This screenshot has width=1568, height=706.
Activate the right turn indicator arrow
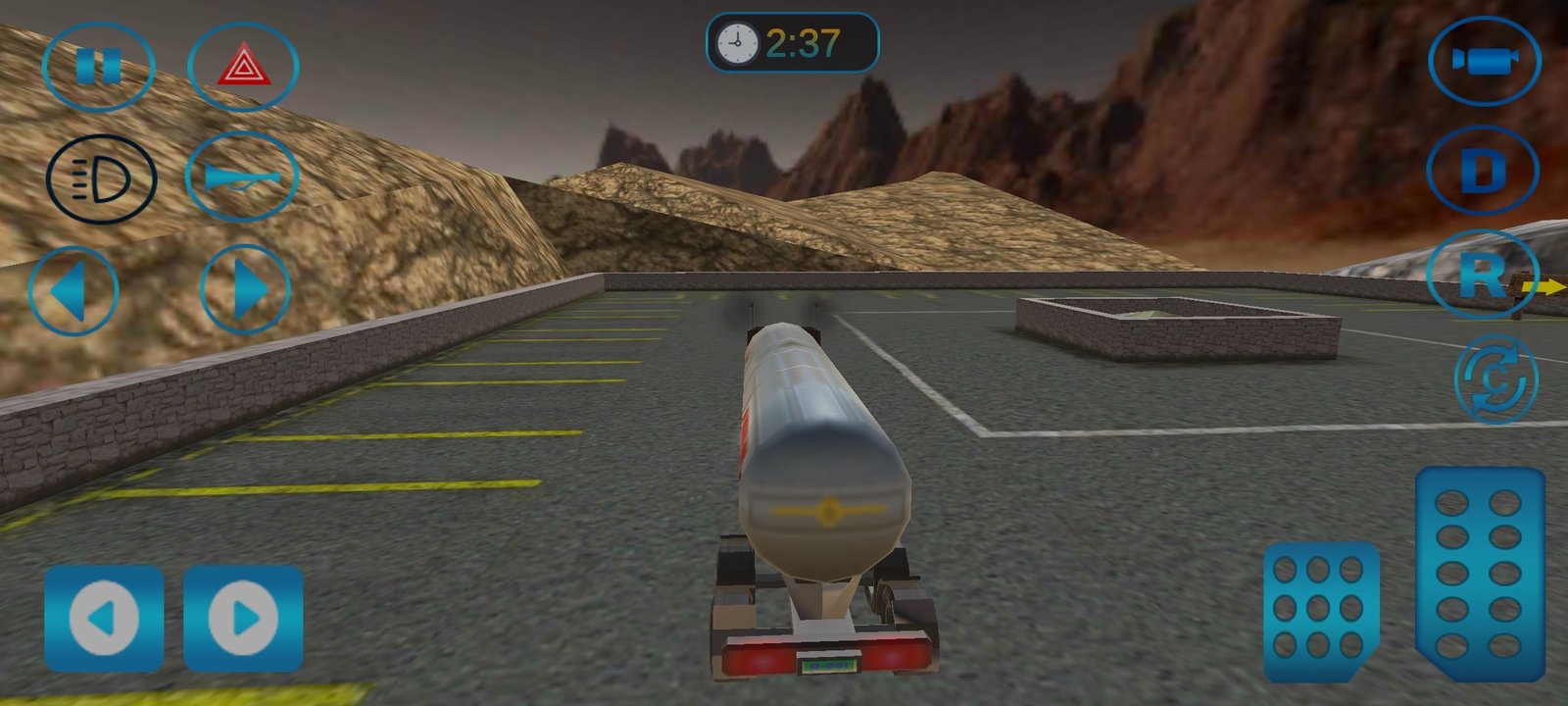click(245, 290)
